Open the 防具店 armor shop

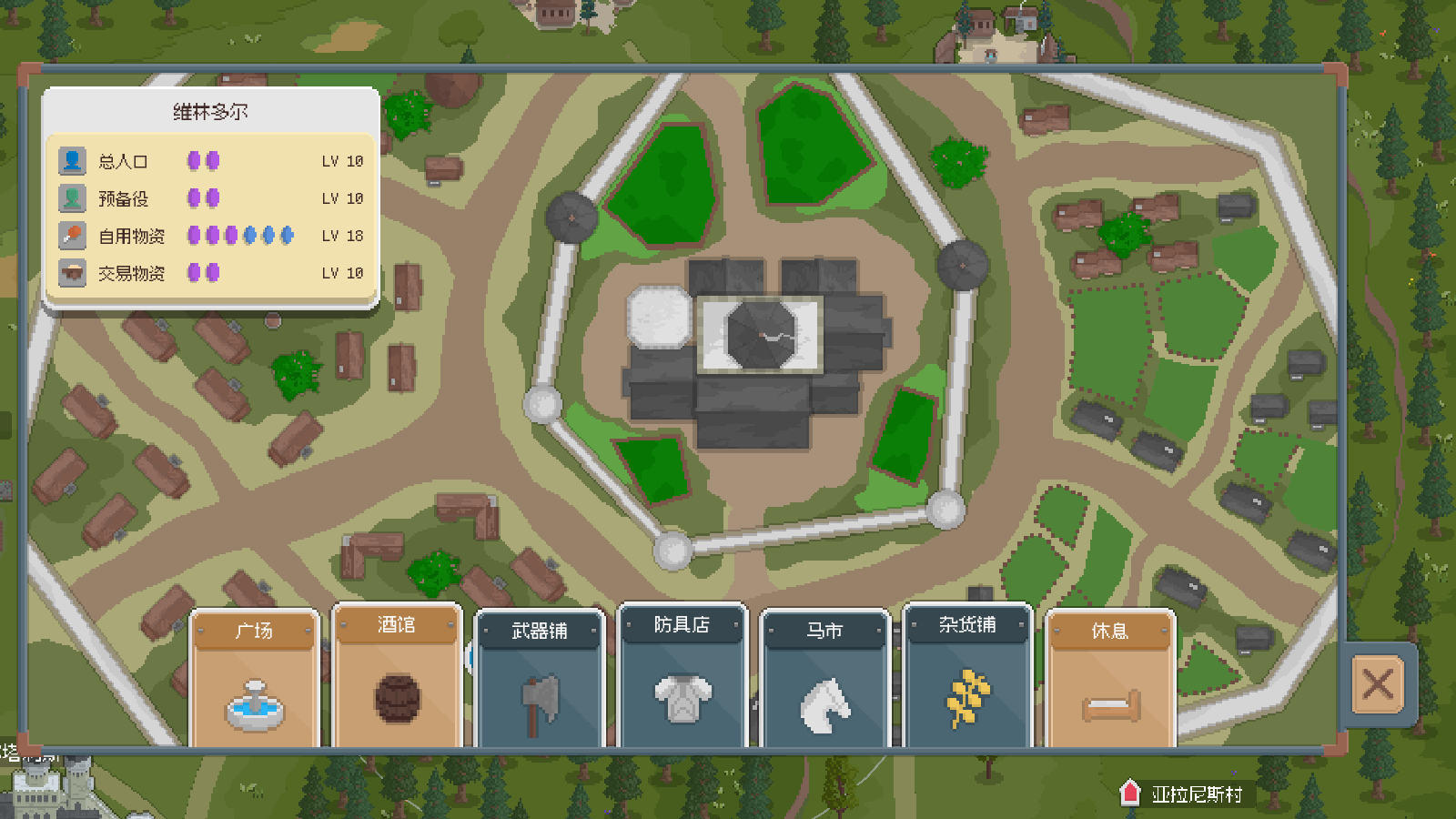click(x=682, y=678)
